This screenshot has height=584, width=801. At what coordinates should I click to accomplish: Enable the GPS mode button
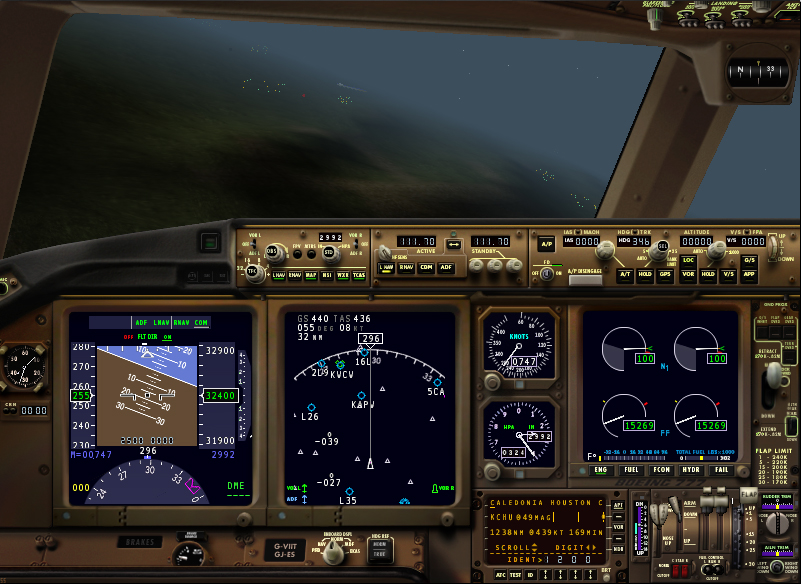(665, 273)
